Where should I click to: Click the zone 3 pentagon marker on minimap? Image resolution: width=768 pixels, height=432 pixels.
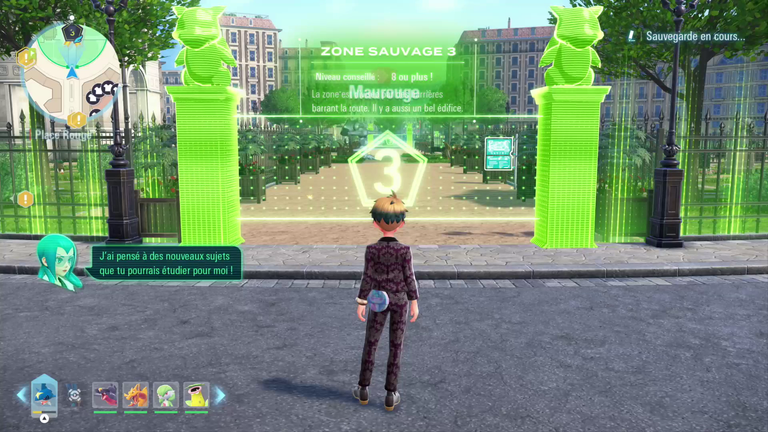pyautogui.click(x=71, y=32)
